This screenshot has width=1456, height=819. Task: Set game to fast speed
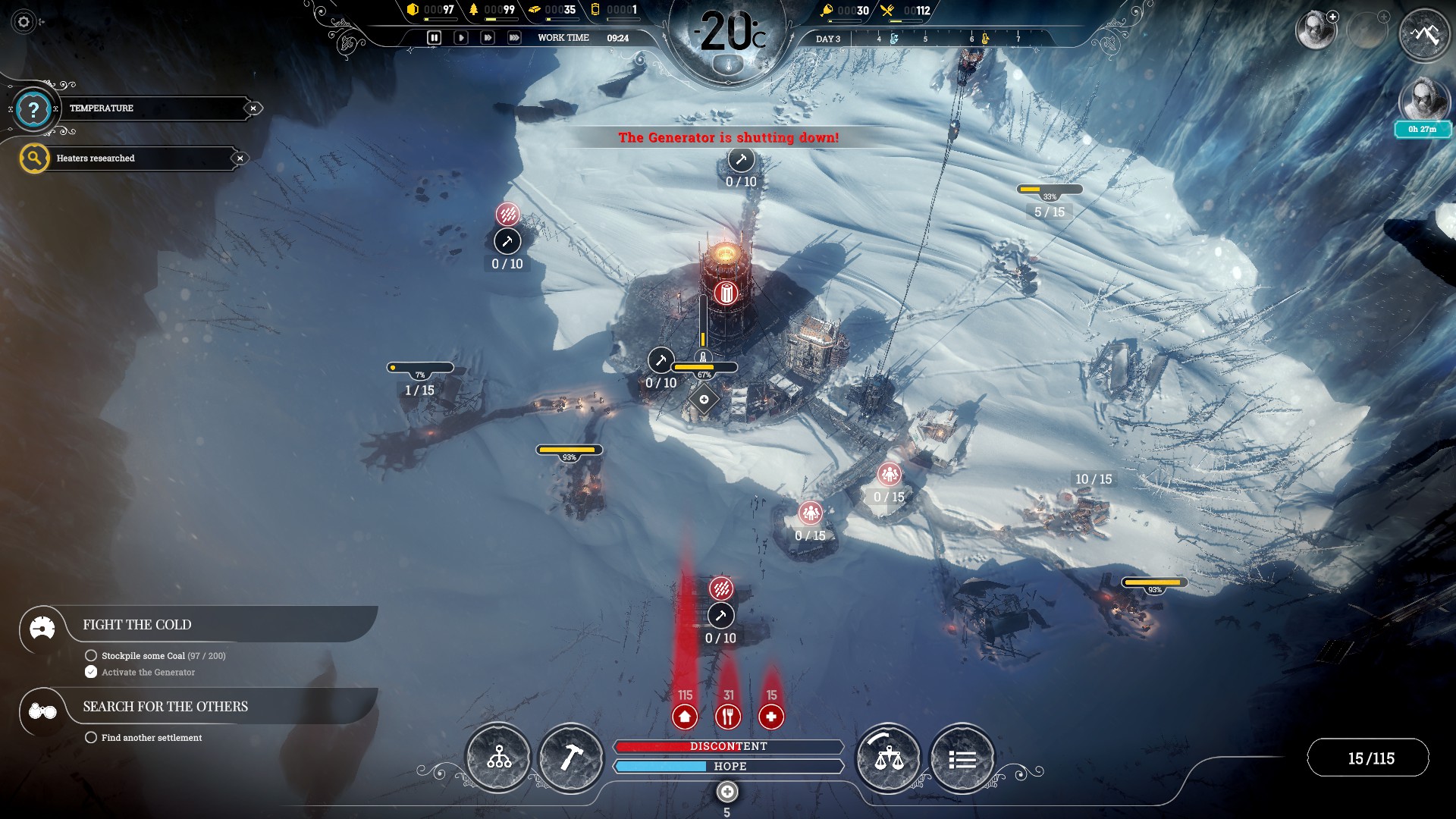488,37
